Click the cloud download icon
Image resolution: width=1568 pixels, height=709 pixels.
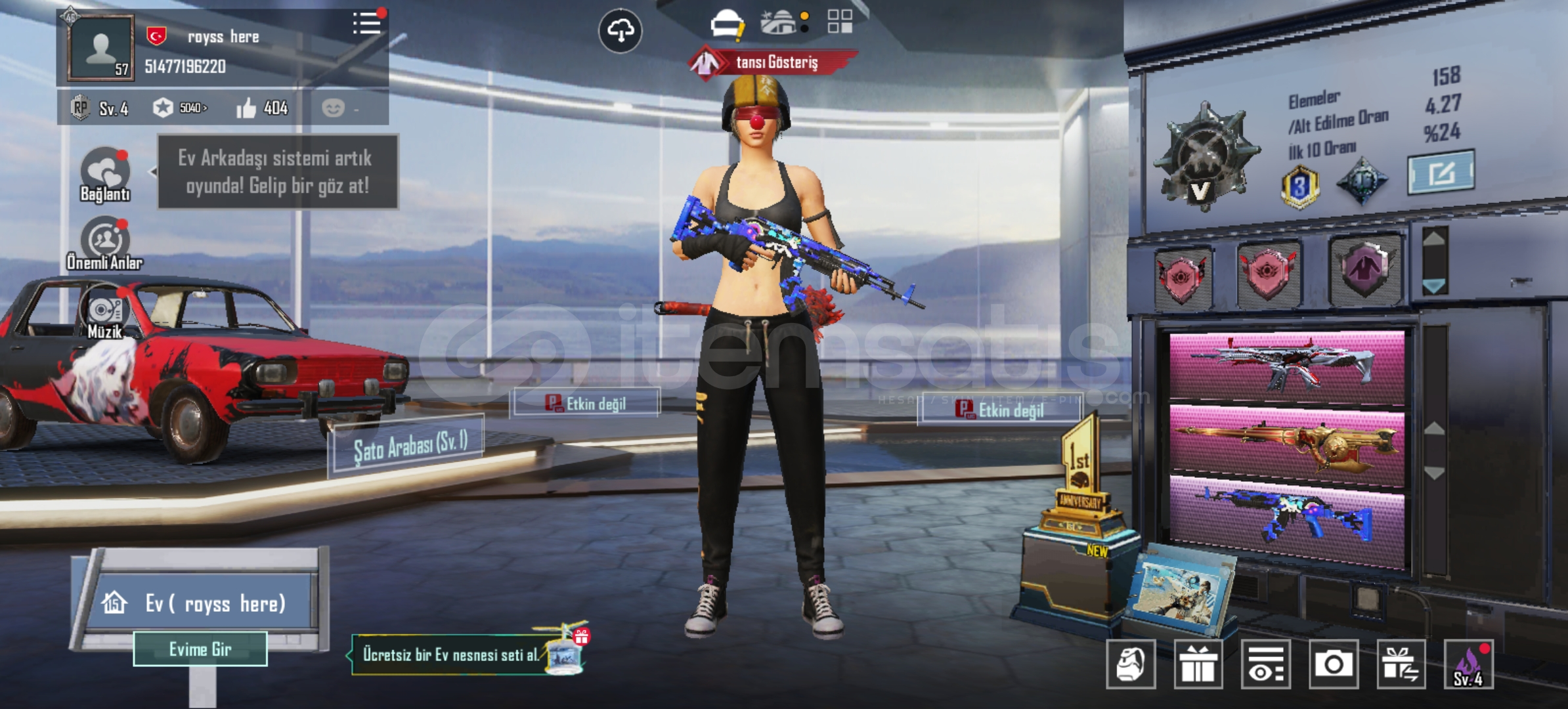pos(620,30)
